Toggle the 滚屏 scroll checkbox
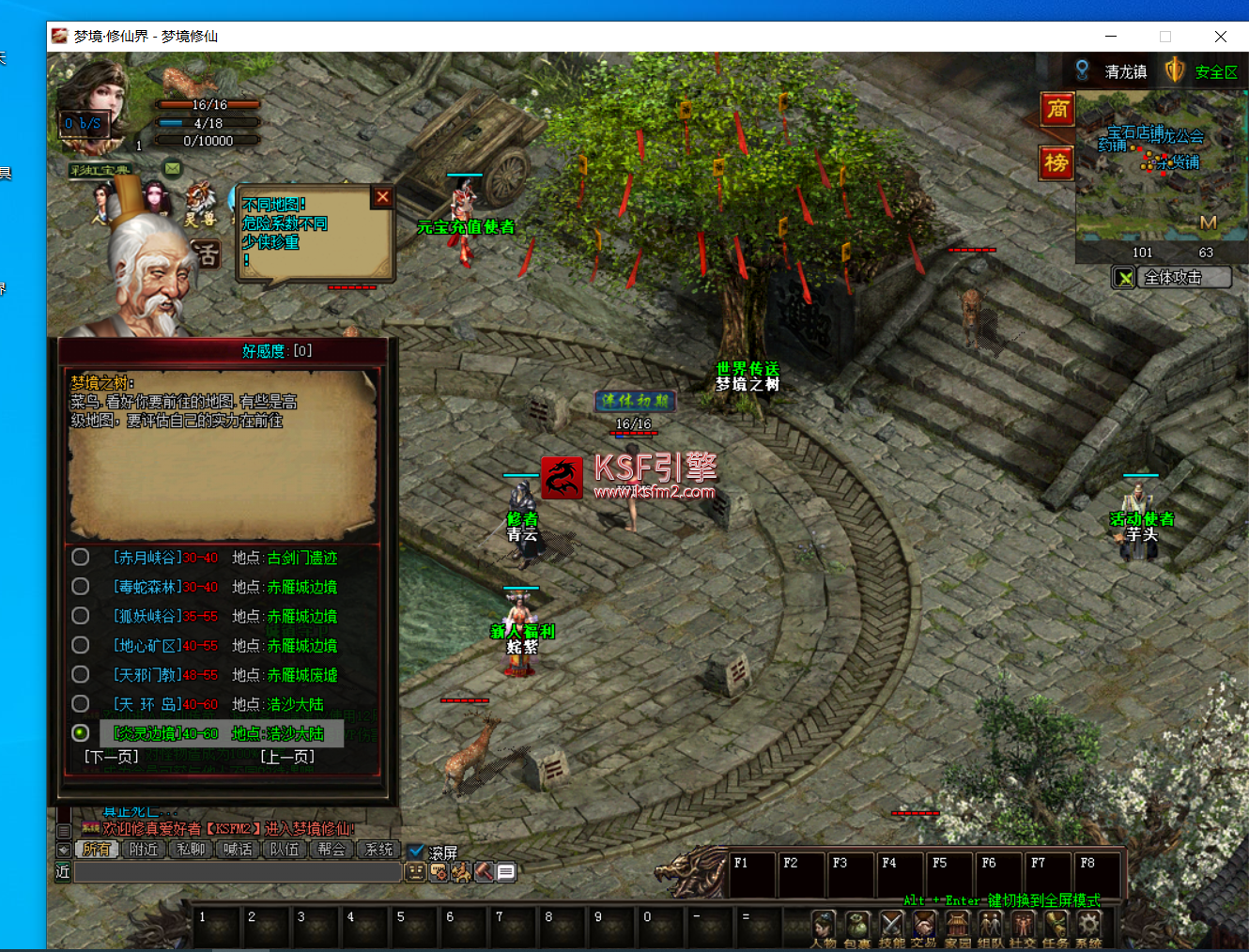The image size is (1249, 952). 417,852
